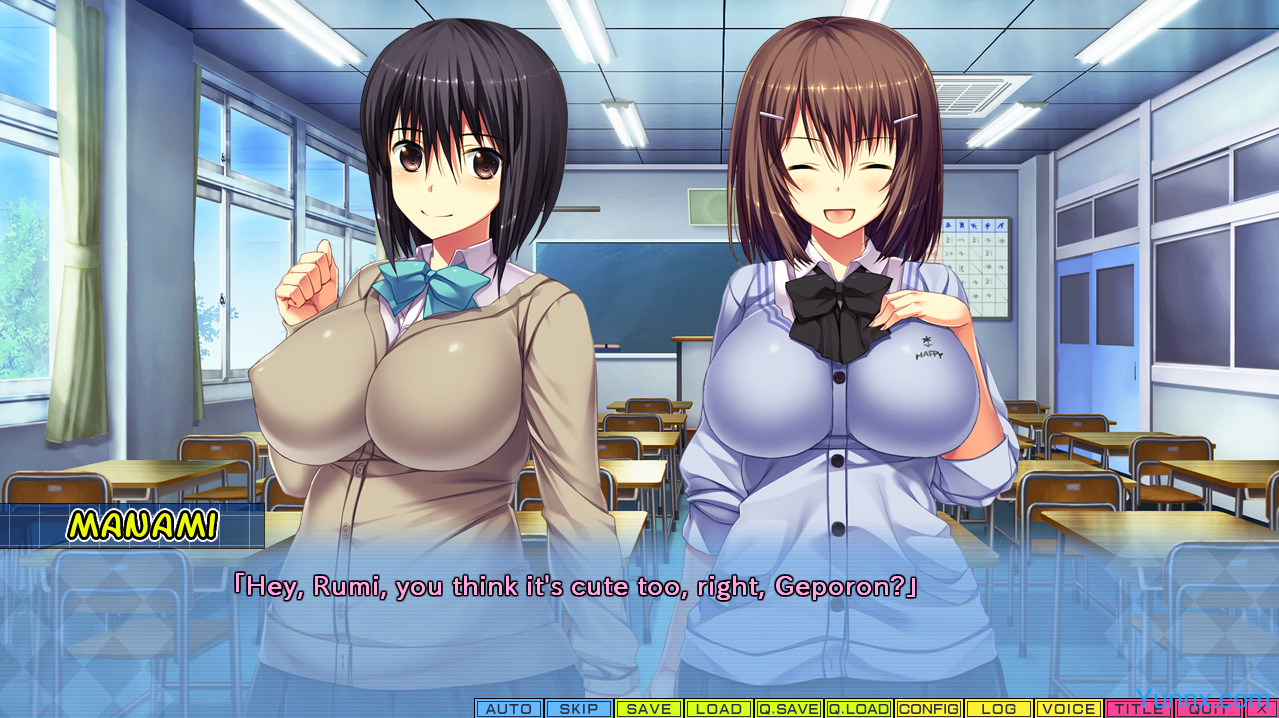Return to the TITLE screen
The image size is (1279, 718).
coord(1139,709)
